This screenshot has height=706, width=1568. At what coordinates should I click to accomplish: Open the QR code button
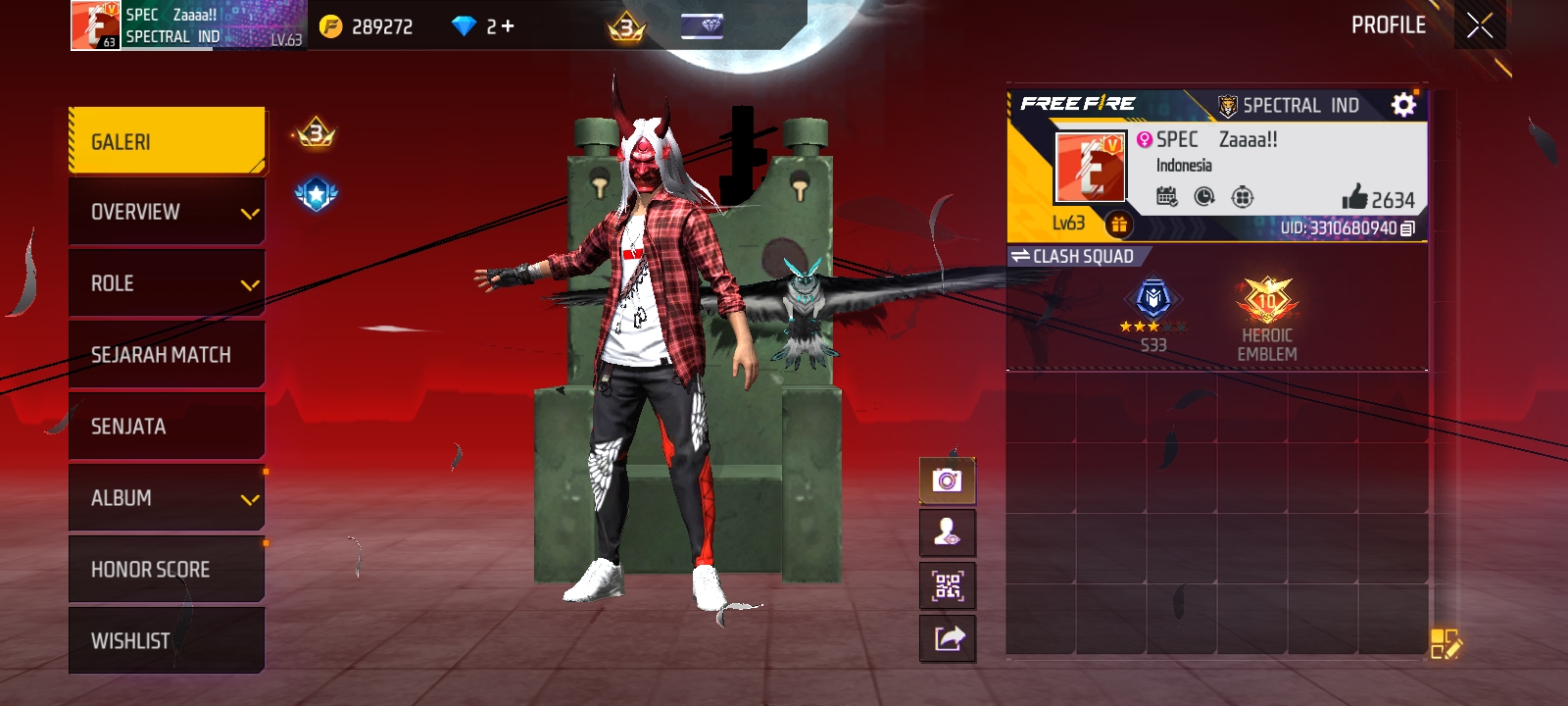948,586
